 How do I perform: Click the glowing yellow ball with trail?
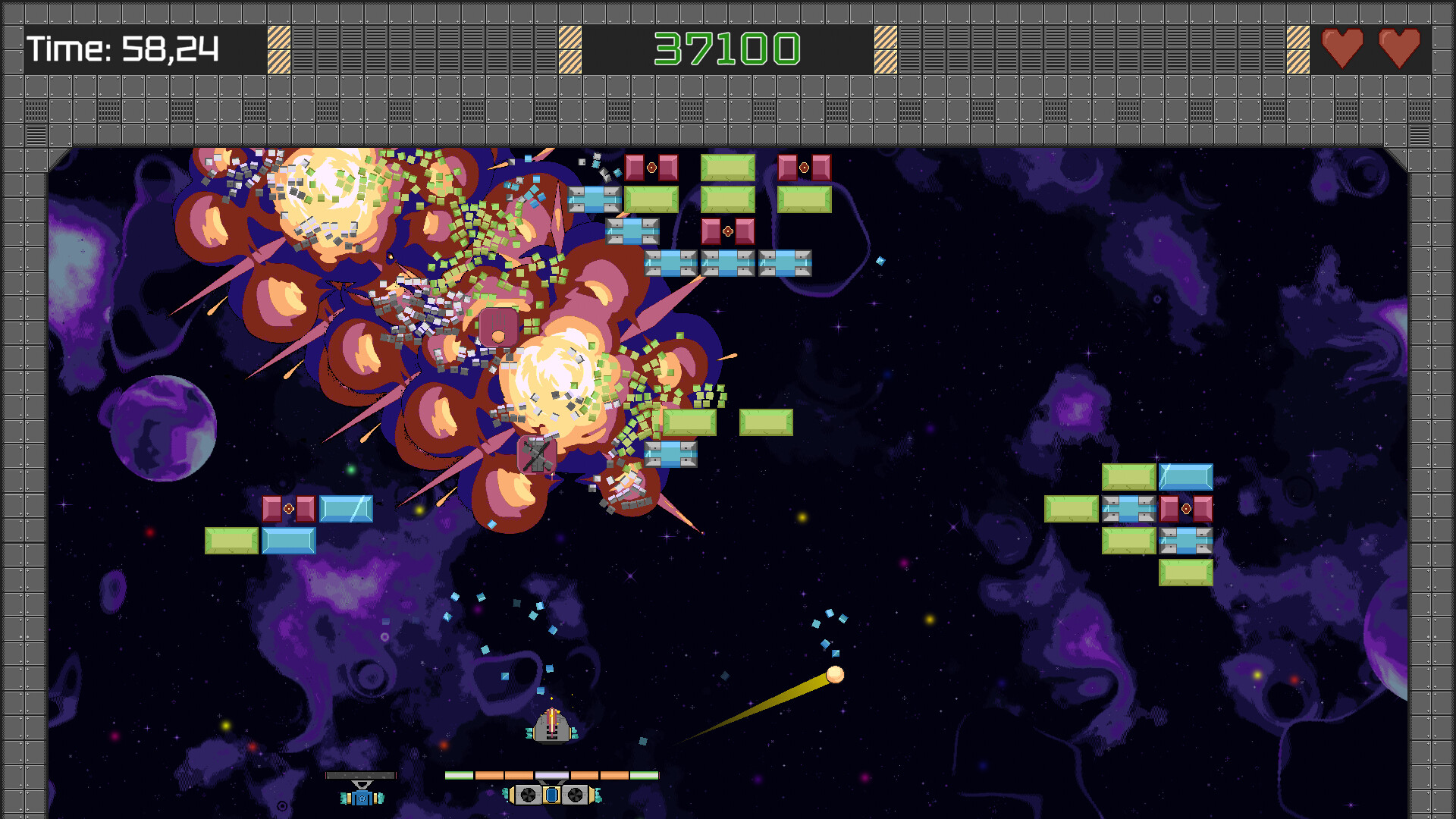834,675
